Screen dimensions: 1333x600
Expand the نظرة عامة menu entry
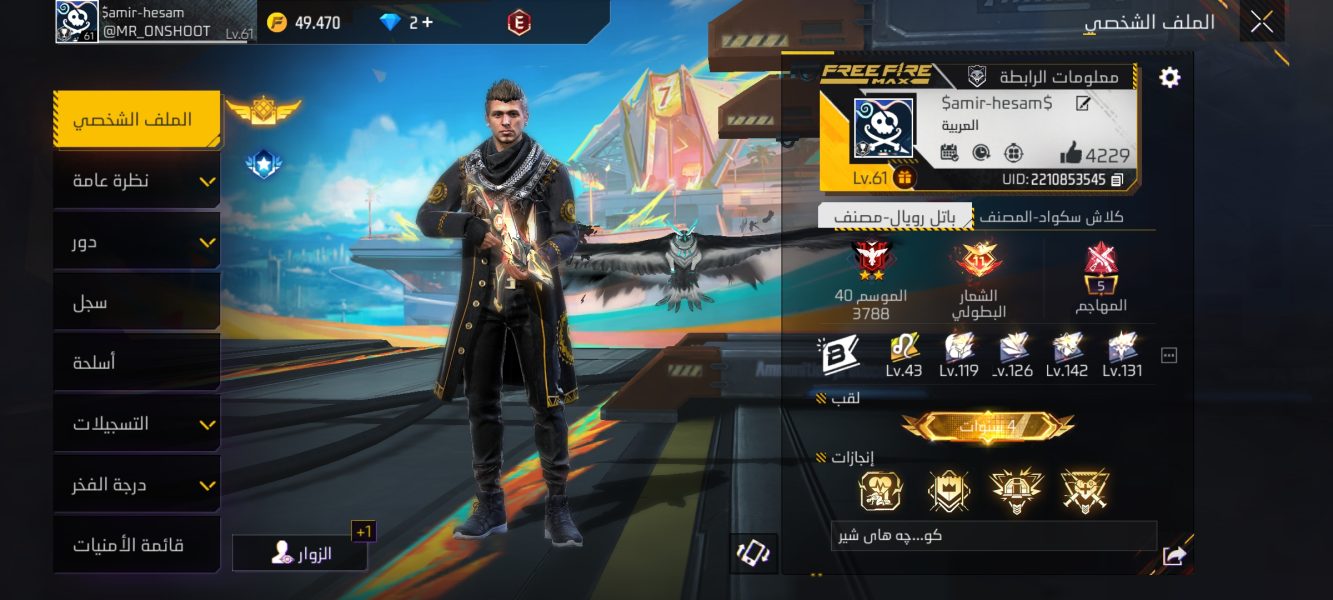pos(136,181)
